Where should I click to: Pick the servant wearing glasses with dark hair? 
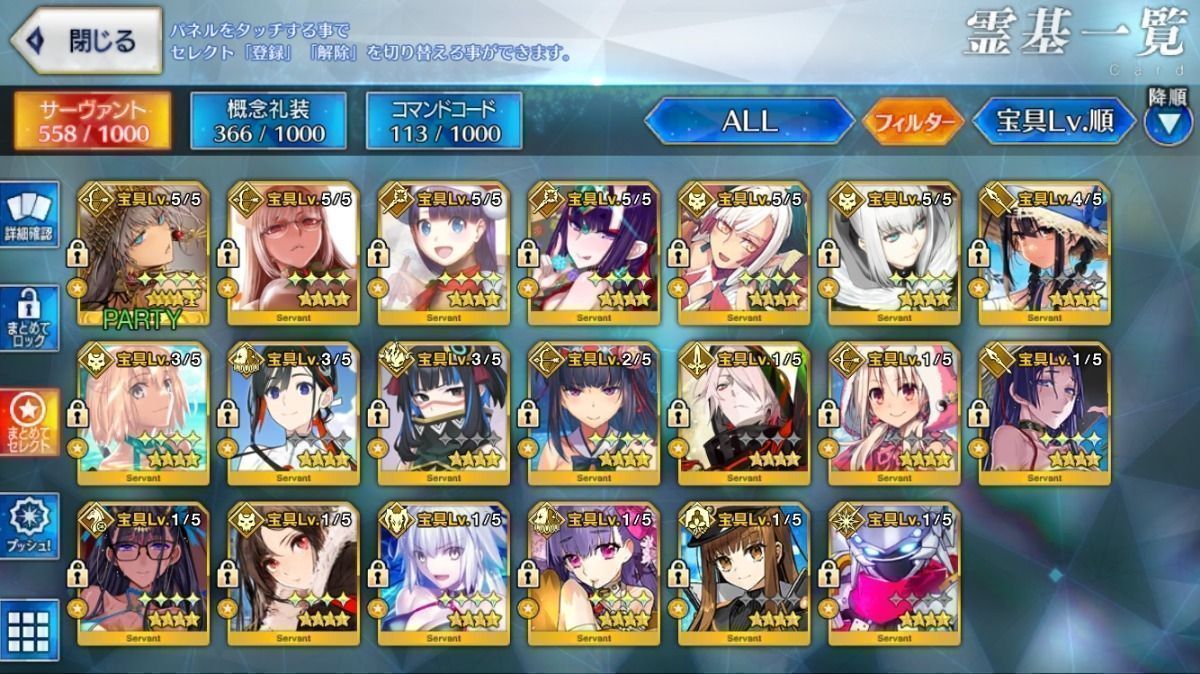[x=143, y=574]
